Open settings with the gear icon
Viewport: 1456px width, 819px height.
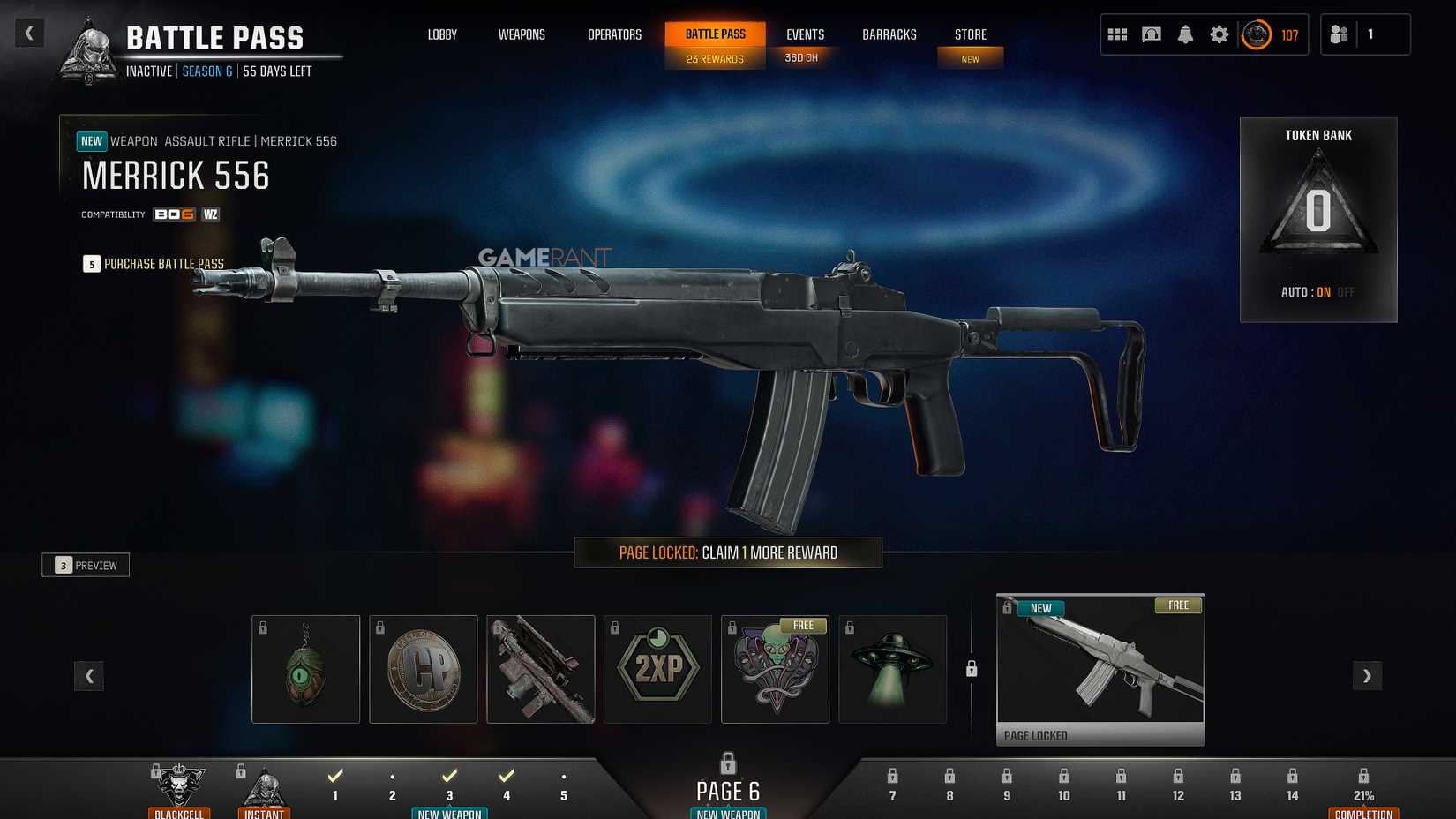1219,35
